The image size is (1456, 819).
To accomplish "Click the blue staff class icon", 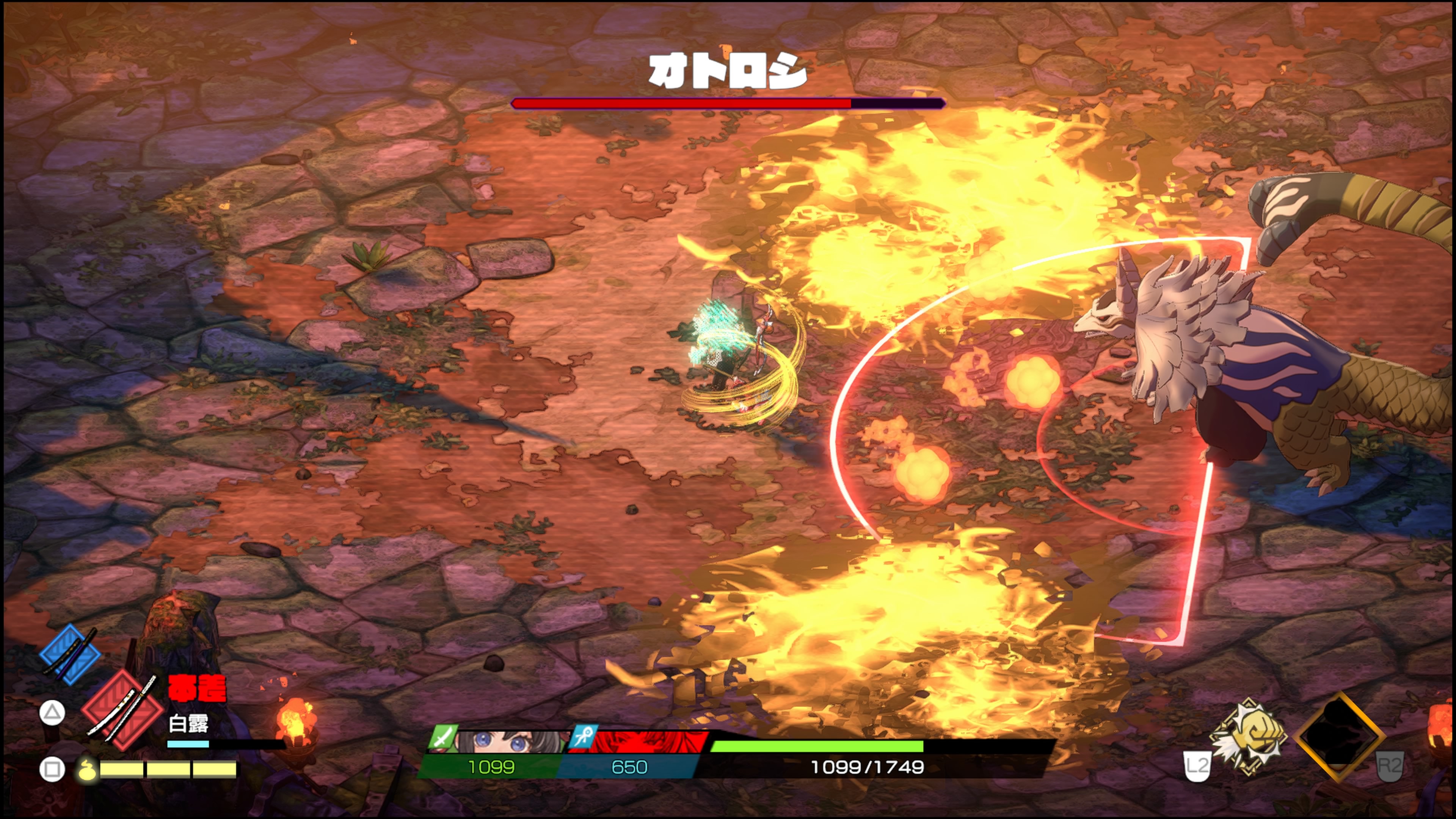I will pos(583,737).
